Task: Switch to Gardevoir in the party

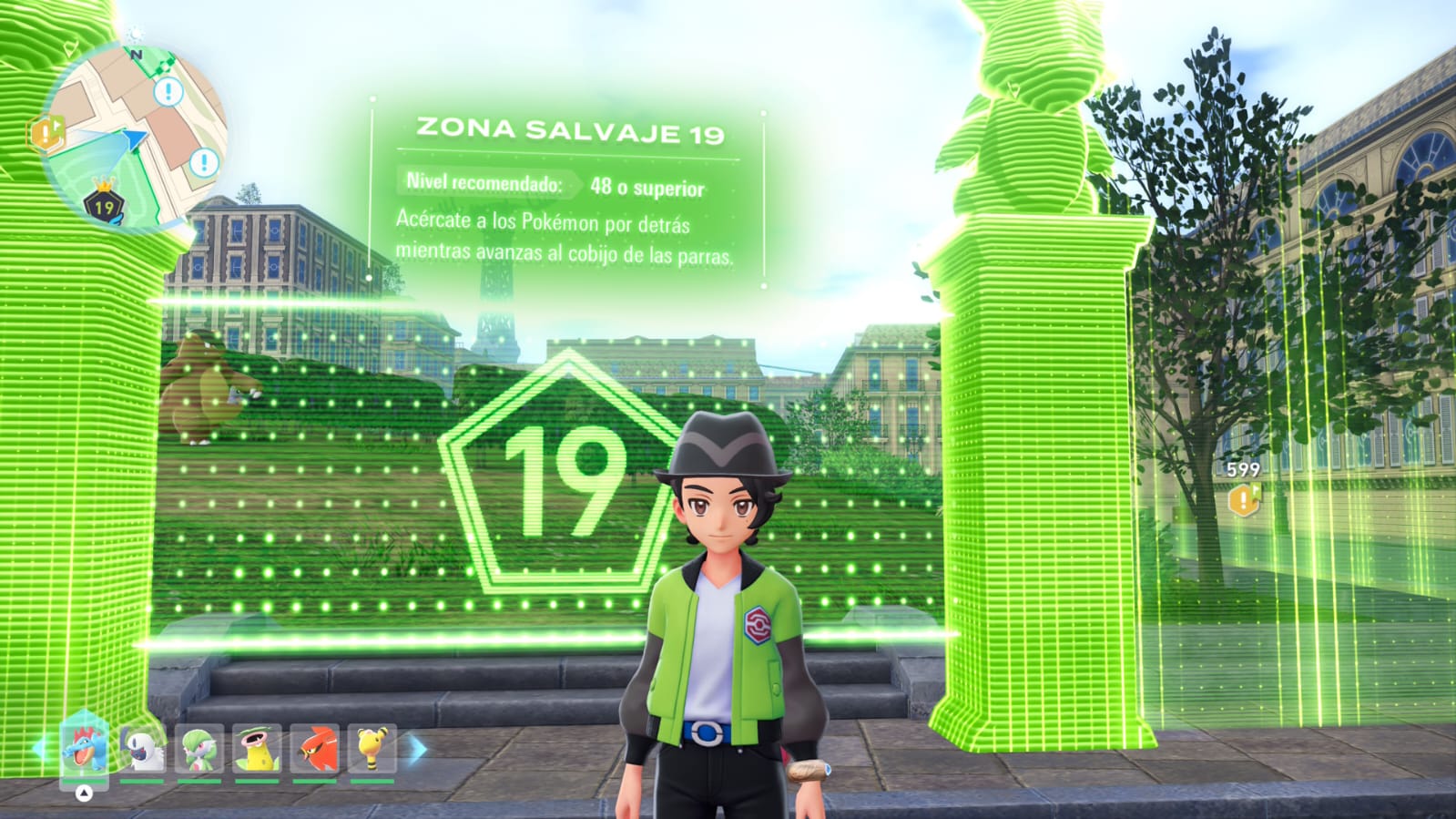Action: [199, 749]
